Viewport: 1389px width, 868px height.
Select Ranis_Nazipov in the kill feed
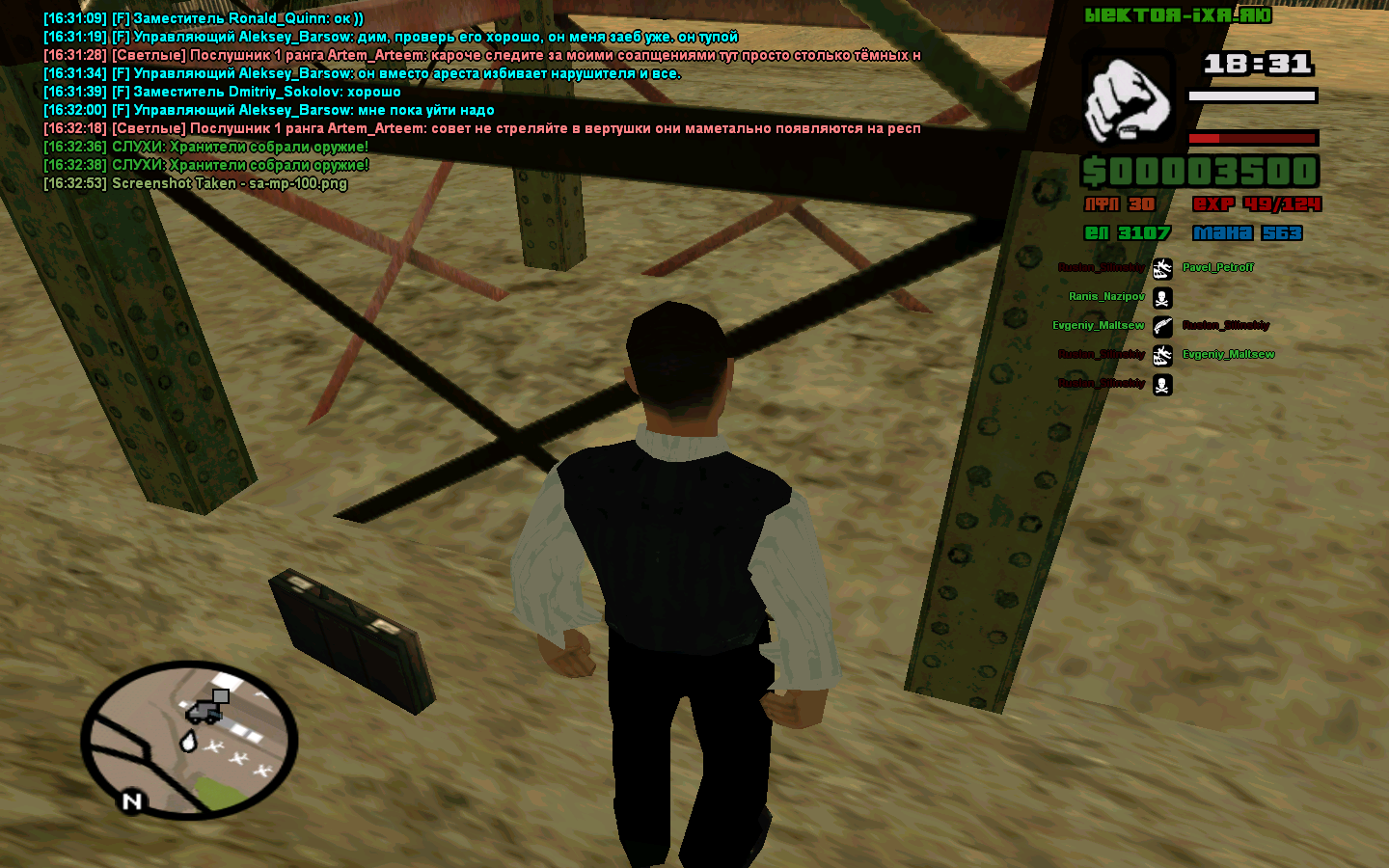(x=1106, y=296)
